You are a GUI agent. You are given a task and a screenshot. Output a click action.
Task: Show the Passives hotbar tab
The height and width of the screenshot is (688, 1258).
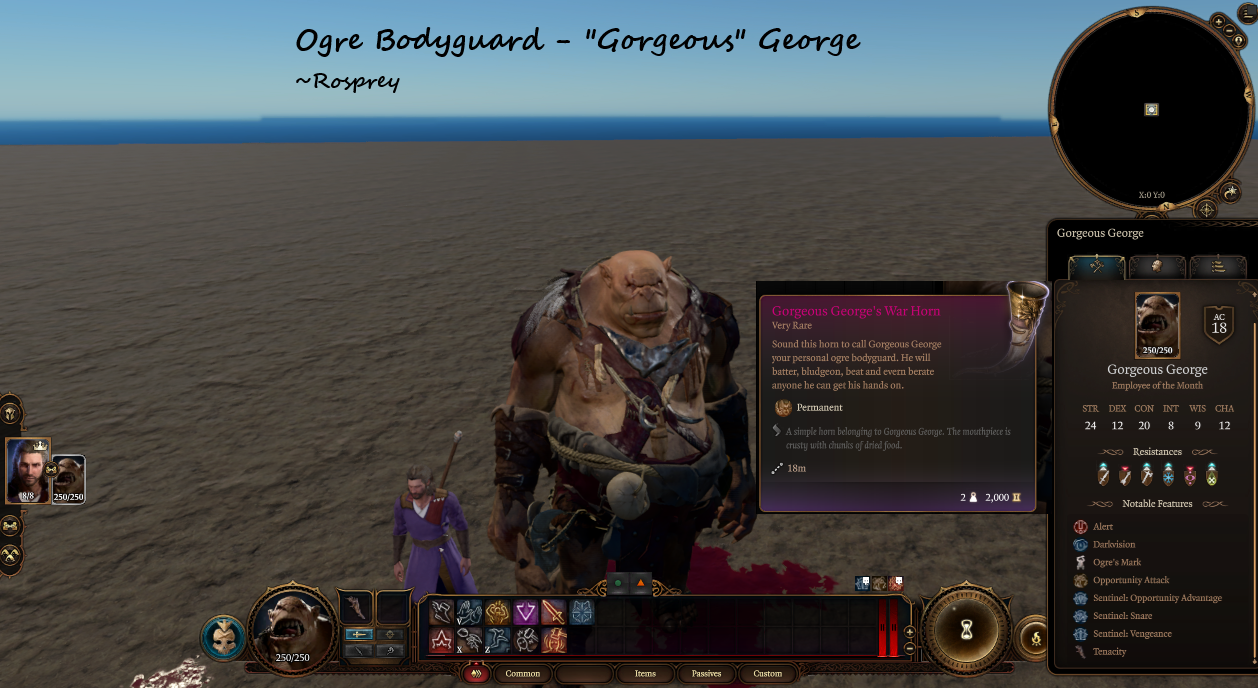[706, 674]
